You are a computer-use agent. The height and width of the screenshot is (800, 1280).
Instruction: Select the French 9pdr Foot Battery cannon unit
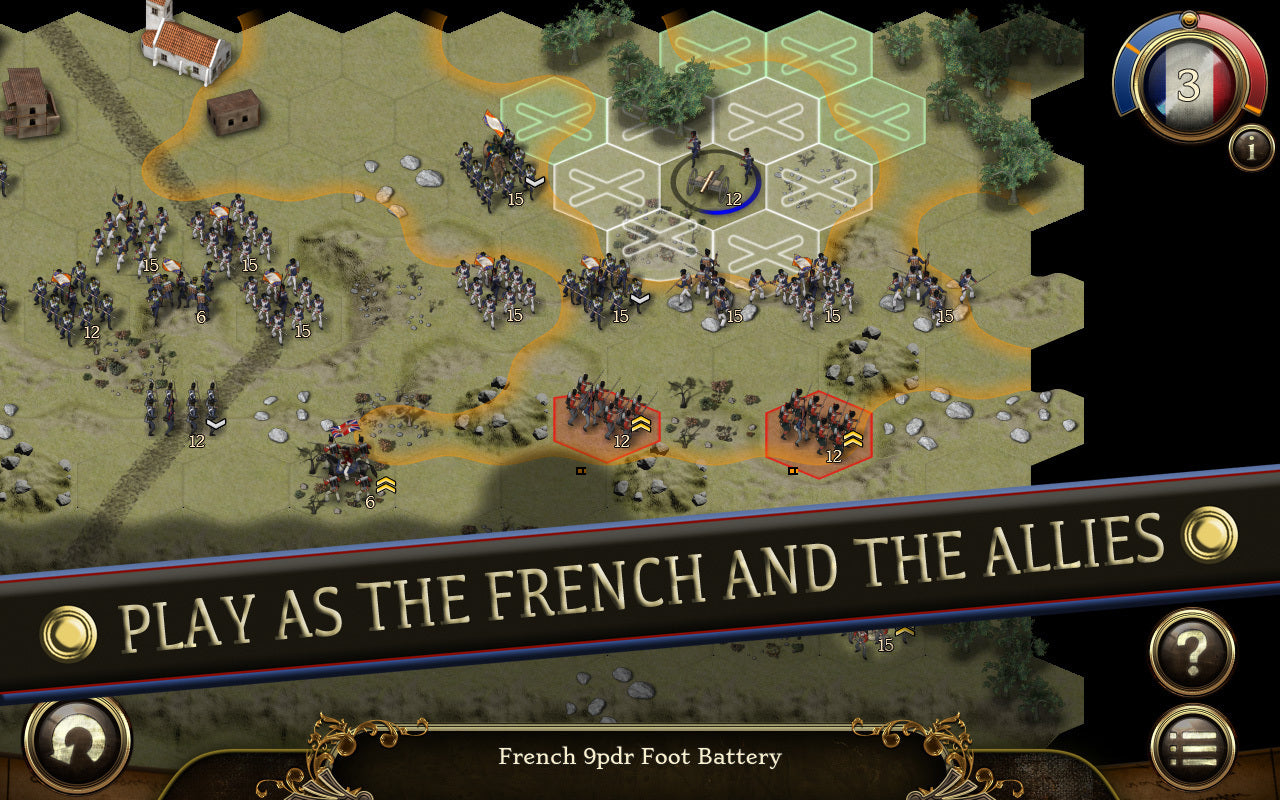coord(715,181)
